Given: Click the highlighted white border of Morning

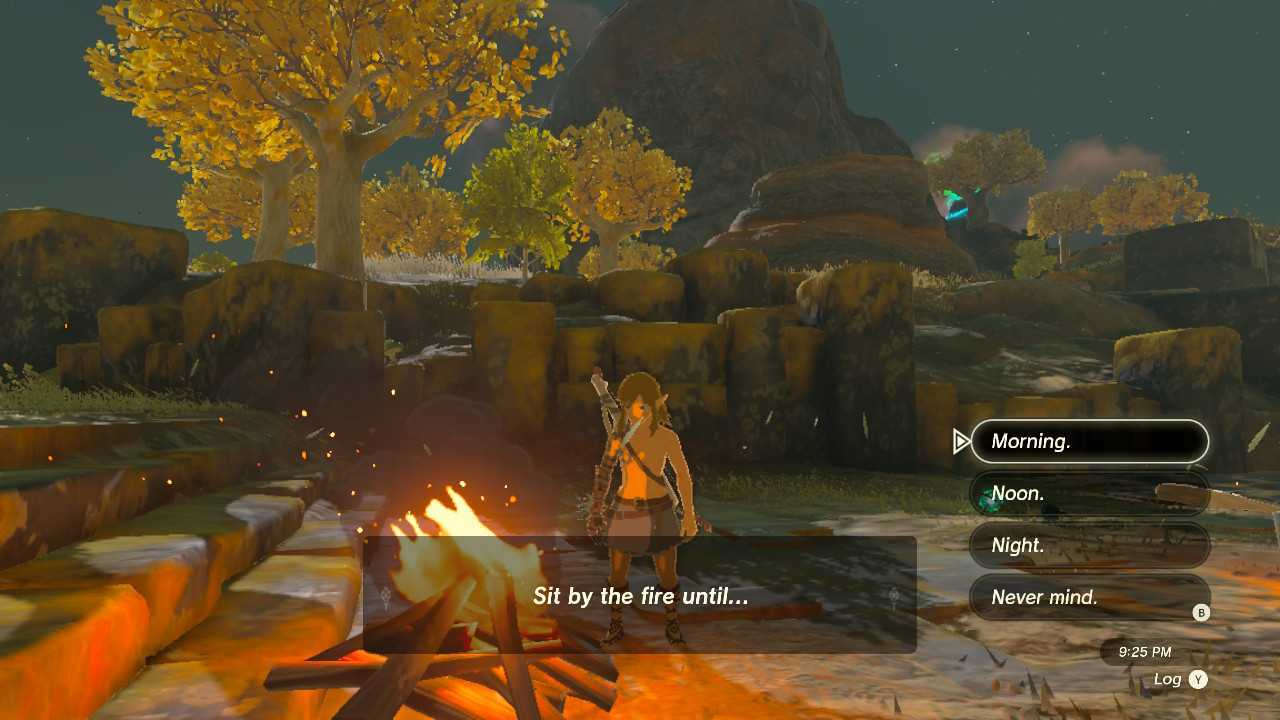Looking at the screenshot, I should click(1090, 421).
